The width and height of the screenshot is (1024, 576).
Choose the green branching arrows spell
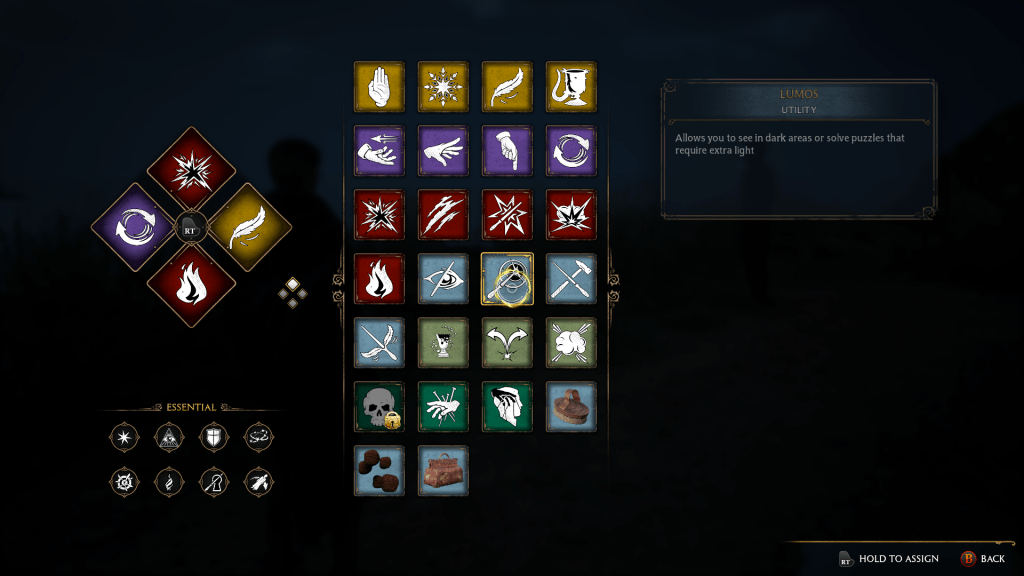pos(507,342)
